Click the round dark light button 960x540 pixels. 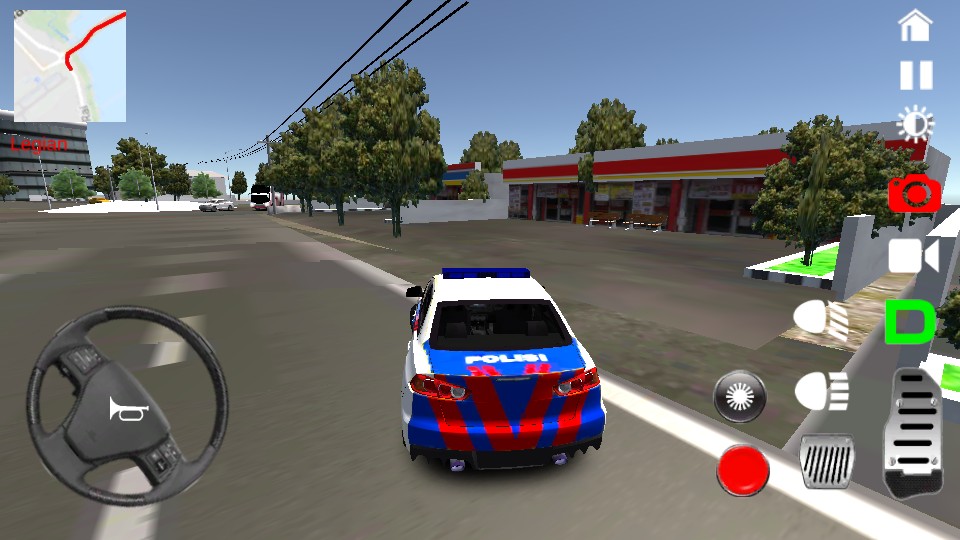(x=740, y=397)
